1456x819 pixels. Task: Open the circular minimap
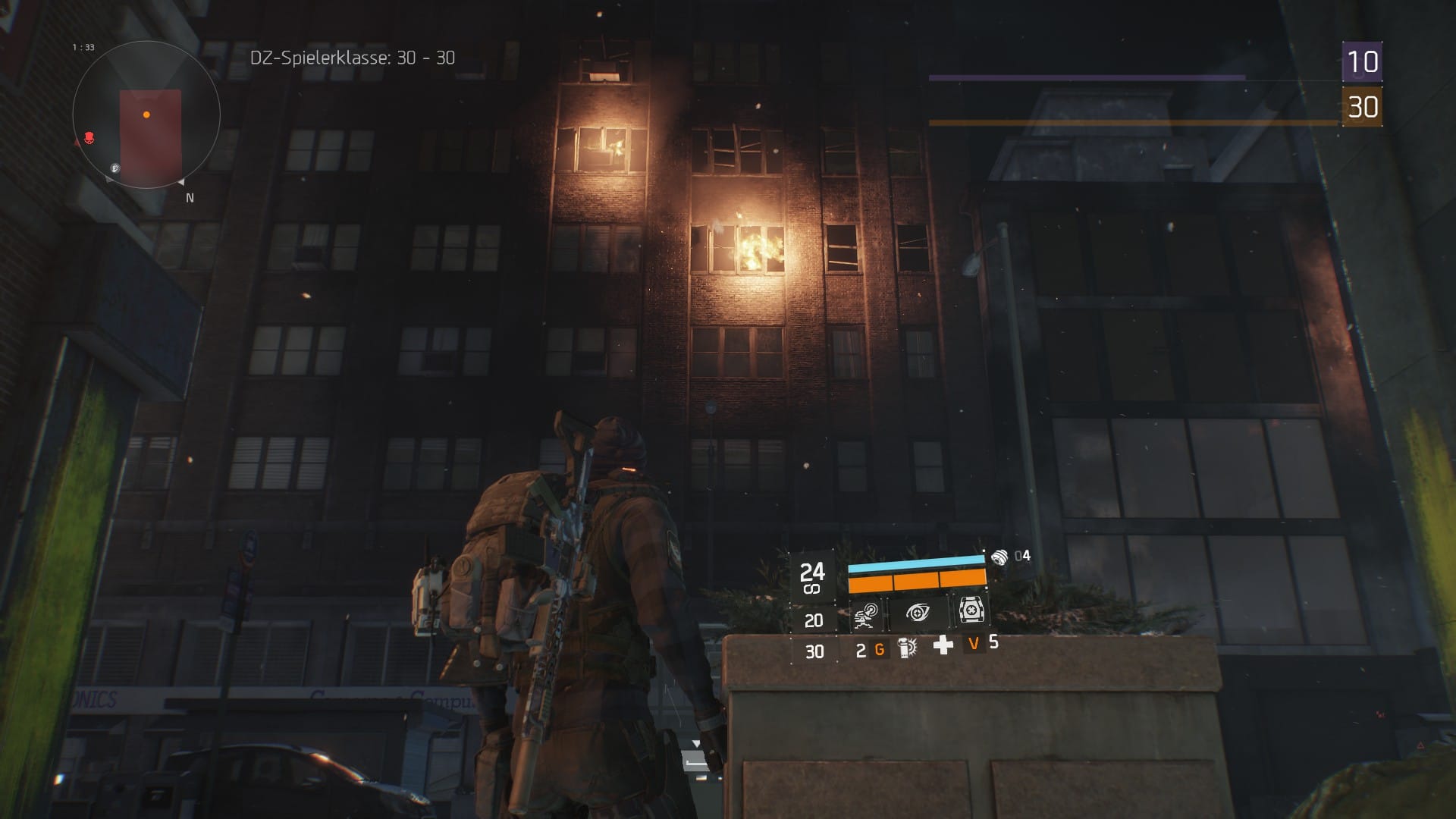tap(146, 115)
